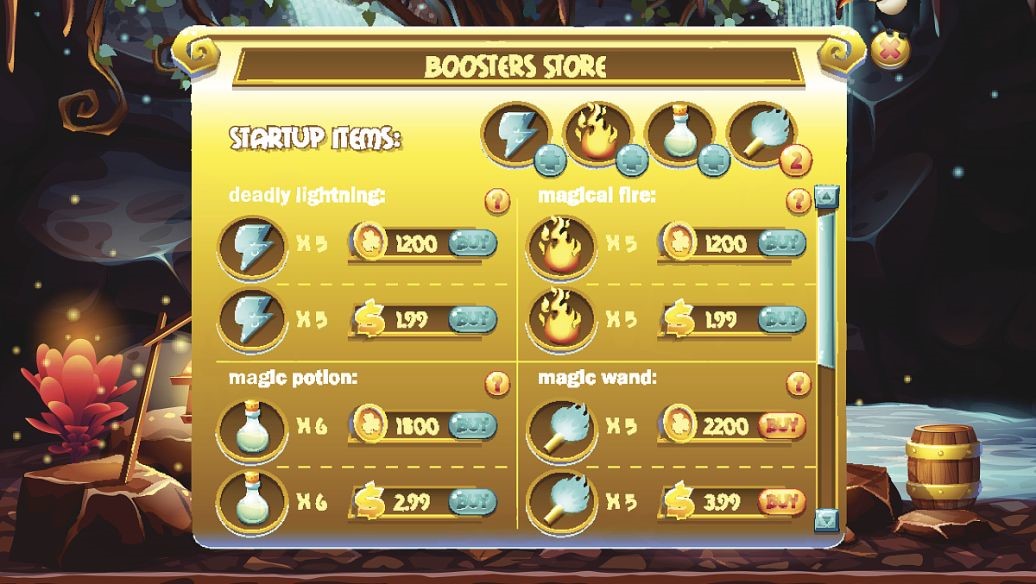The width and height of the screenshot is (1036, 584).
Task: Buy magic wand for 2200 coins
Action: [782, 425]
